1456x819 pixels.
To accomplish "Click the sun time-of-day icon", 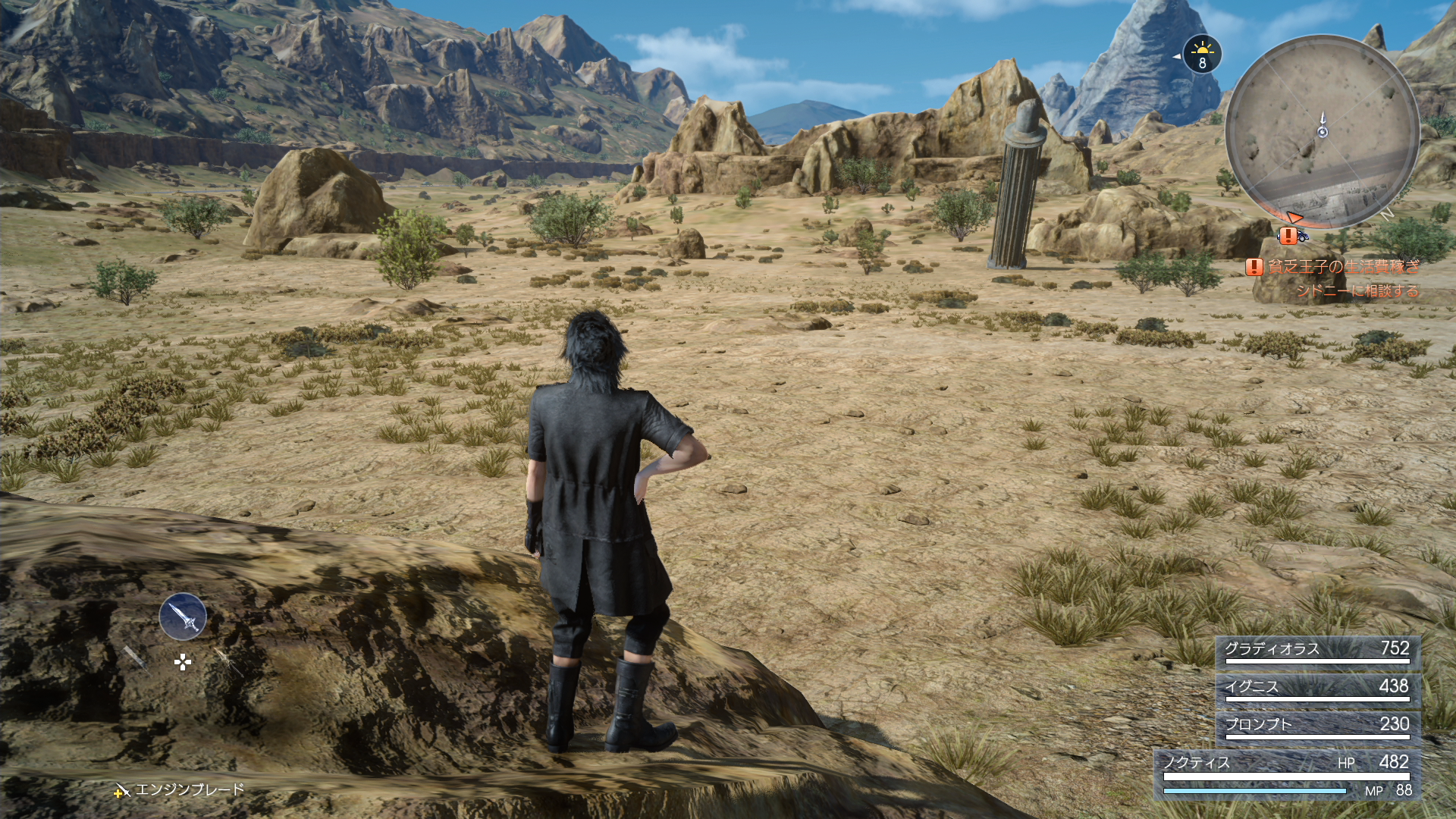I will [x=1202, y=55].
